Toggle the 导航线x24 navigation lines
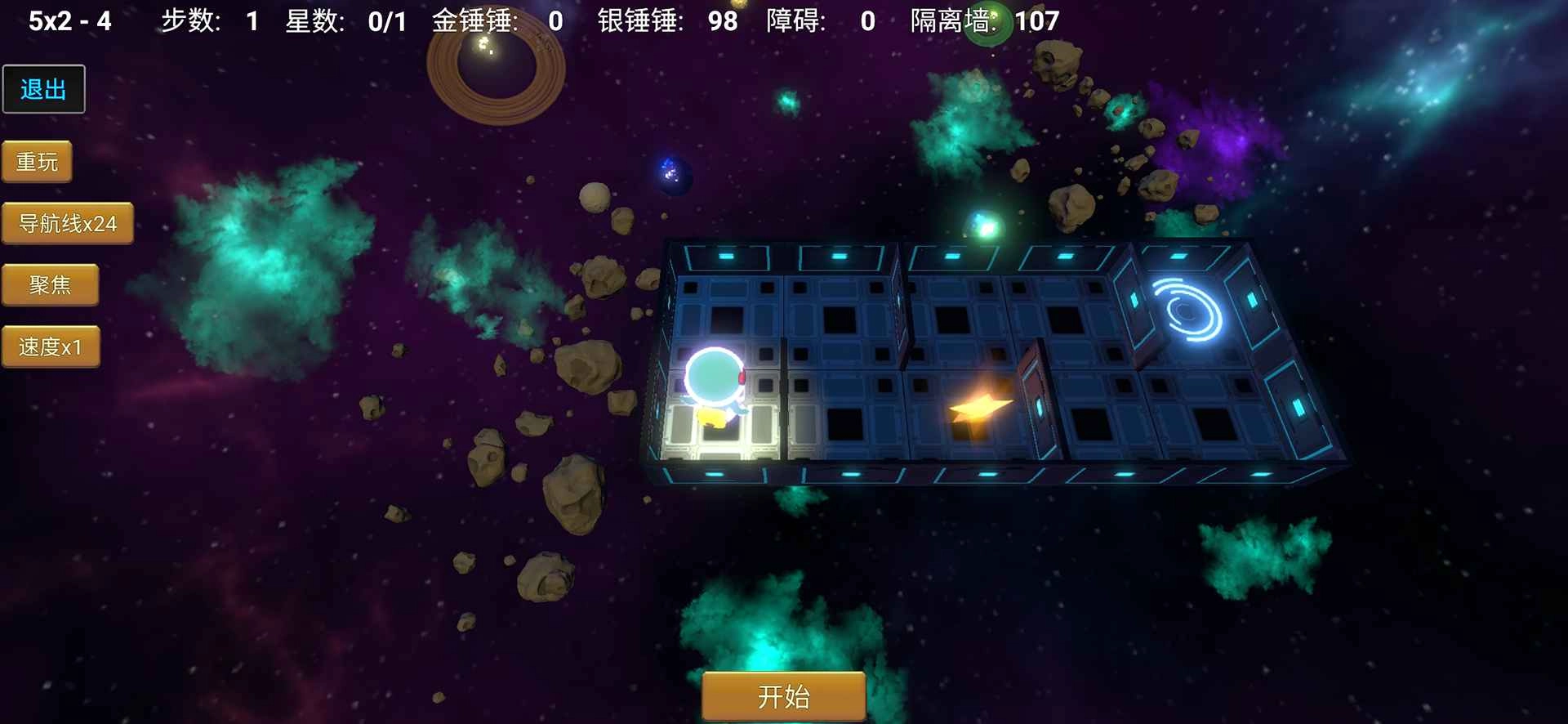The height and width of the screenshot is (724, 1568). point(69,222)
